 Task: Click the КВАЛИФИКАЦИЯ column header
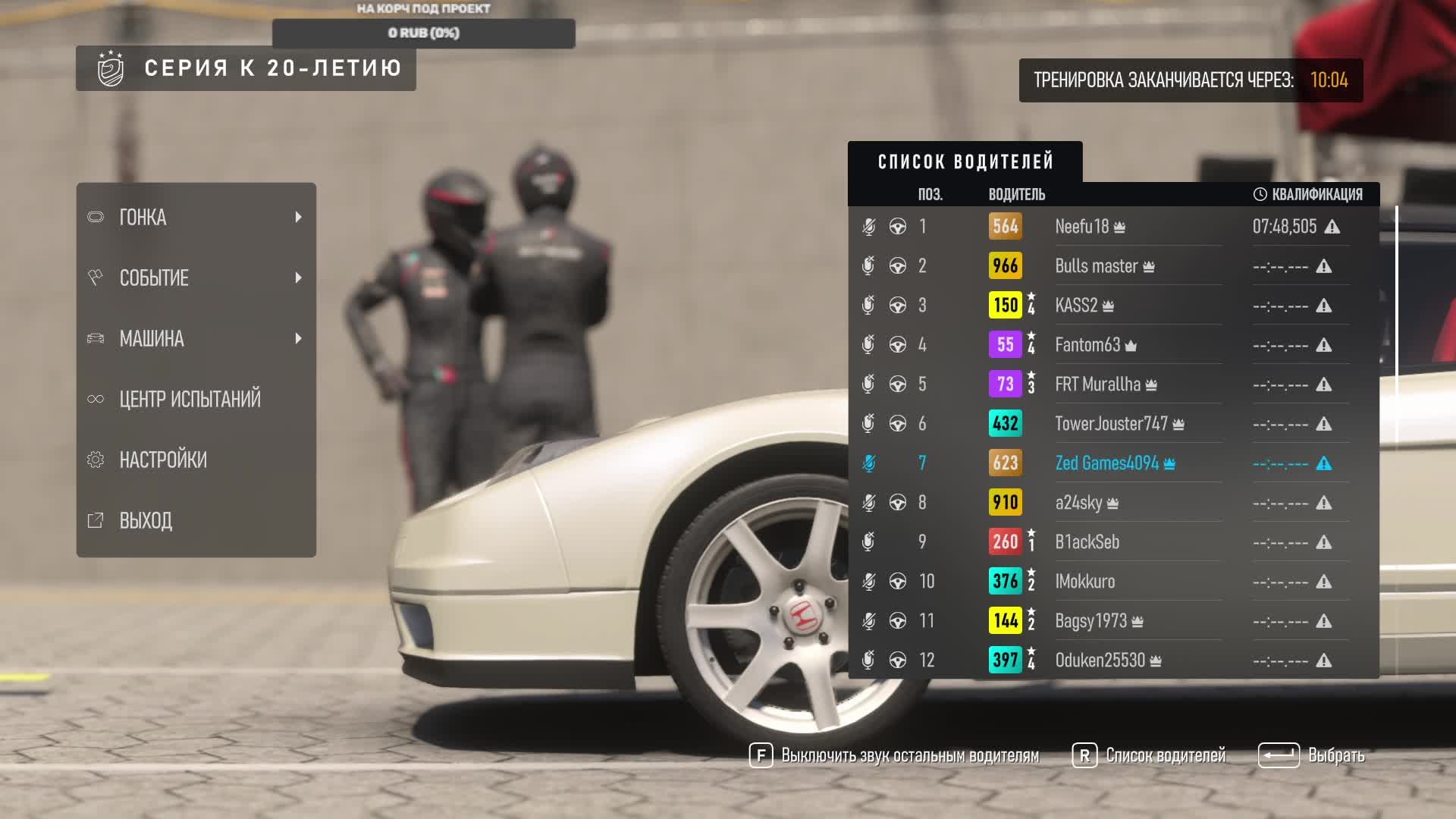(1309, 195)
